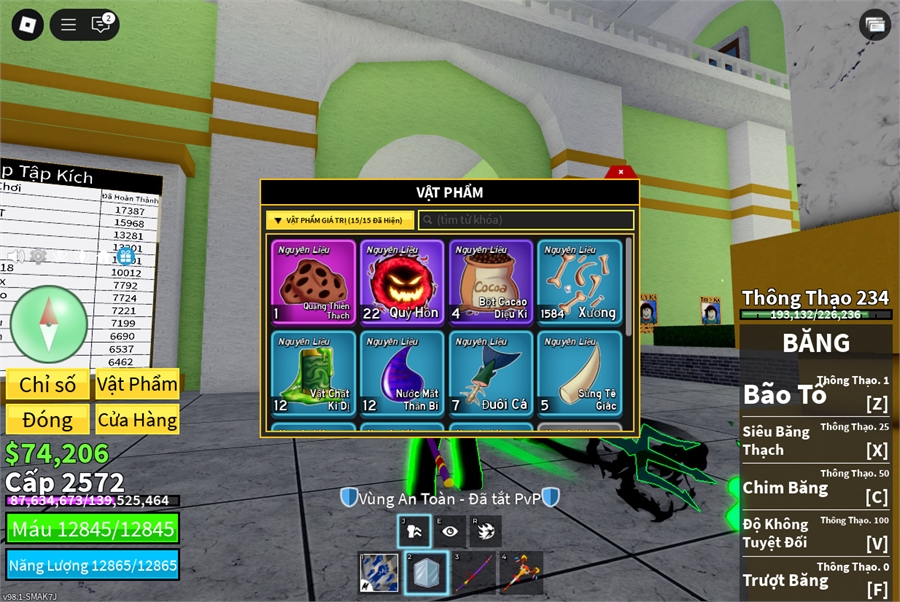The image size is (900, 602).
Task: Activate the eye observation ability
Action: (x=450, y=531)
